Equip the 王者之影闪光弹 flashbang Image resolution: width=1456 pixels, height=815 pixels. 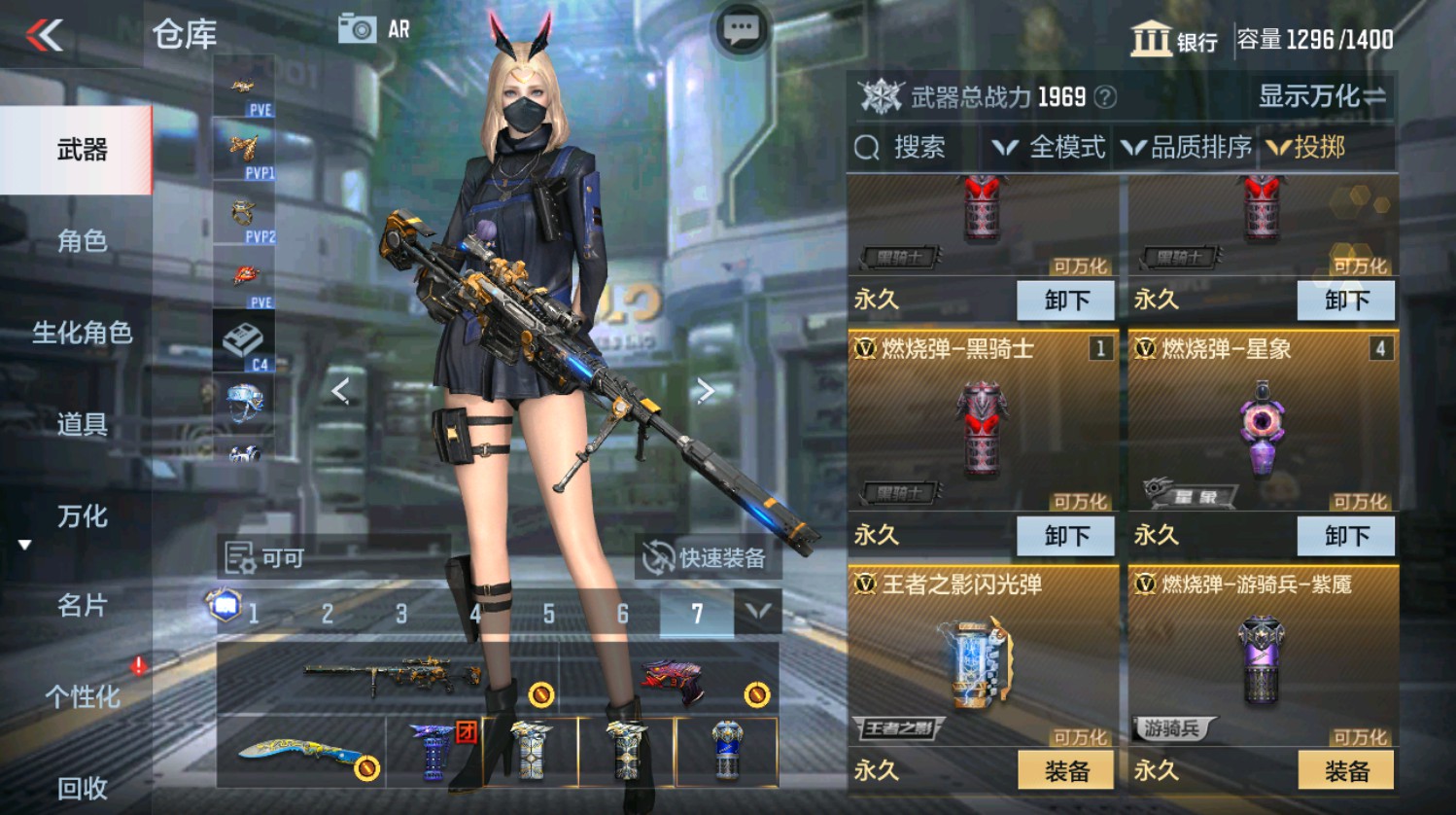(x=1066, y=769)
